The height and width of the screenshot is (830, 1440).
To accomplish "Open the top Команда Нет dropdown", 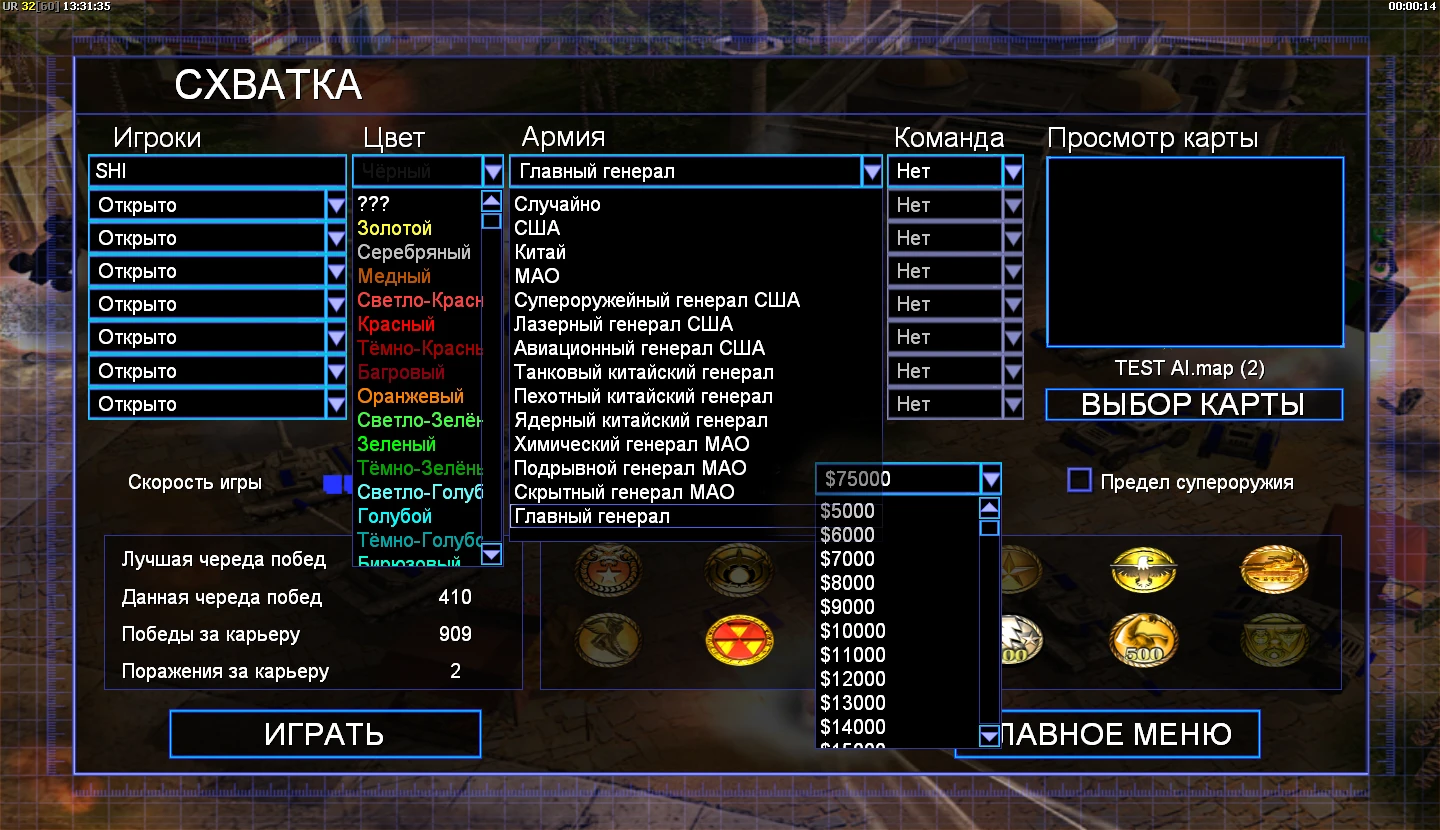I will 1013,170.
